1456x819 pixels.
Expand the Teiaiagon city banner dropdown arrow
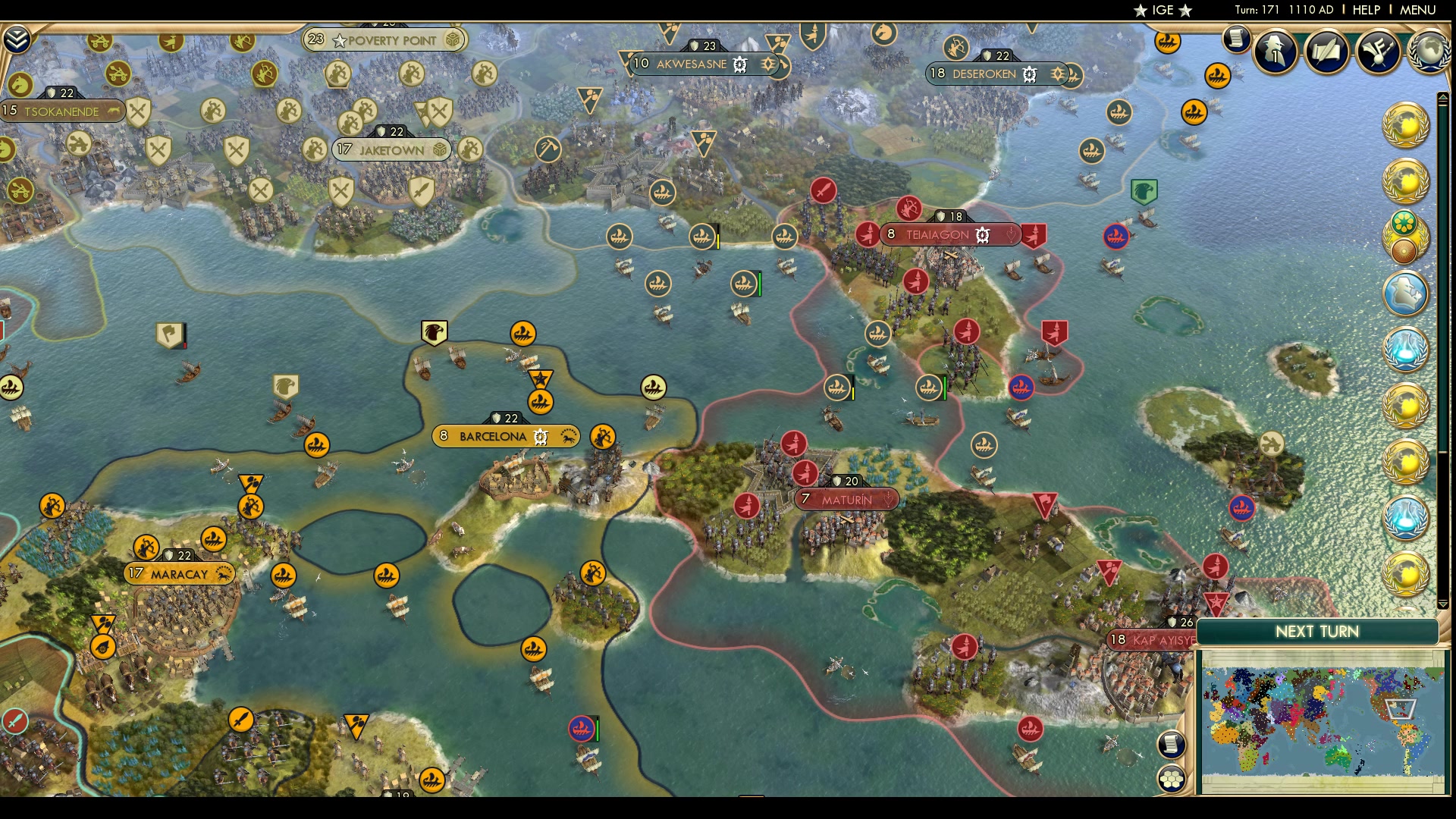(x=1011, y=235)
